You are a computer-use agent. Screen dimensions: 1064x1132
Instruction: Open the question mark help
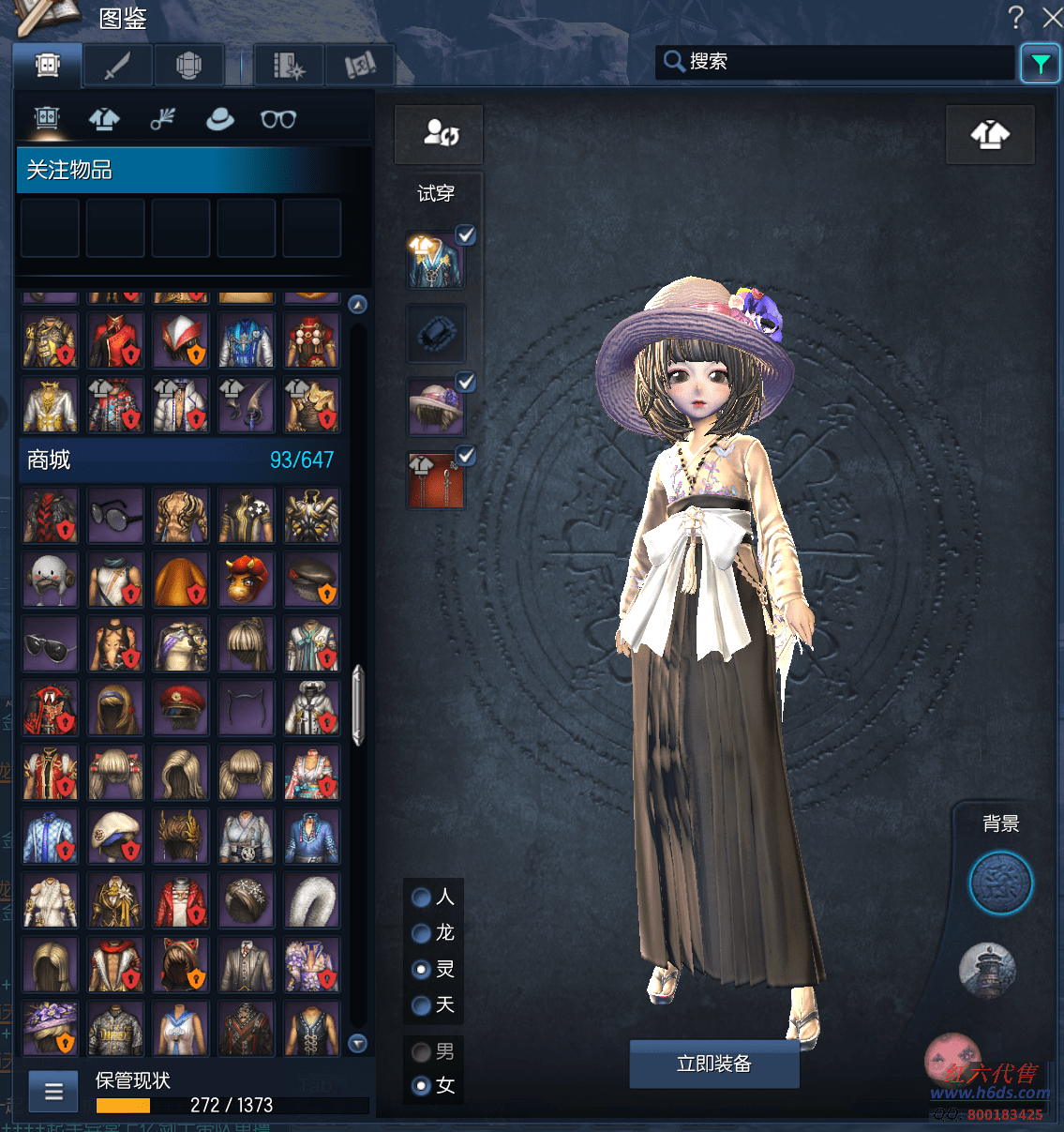(x=1015, y=17)
